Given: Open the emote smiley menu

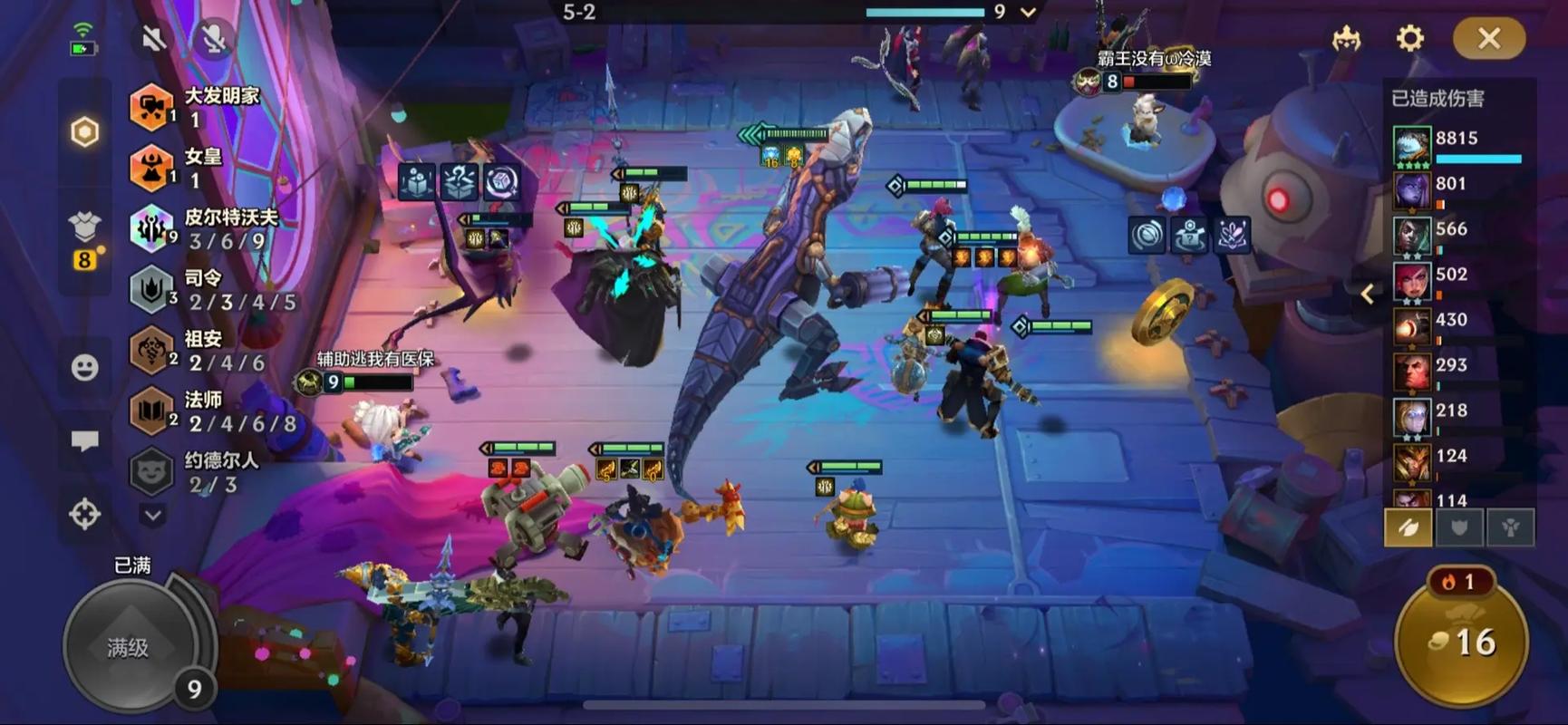Looking at the screenshot, I should [84, 367].
